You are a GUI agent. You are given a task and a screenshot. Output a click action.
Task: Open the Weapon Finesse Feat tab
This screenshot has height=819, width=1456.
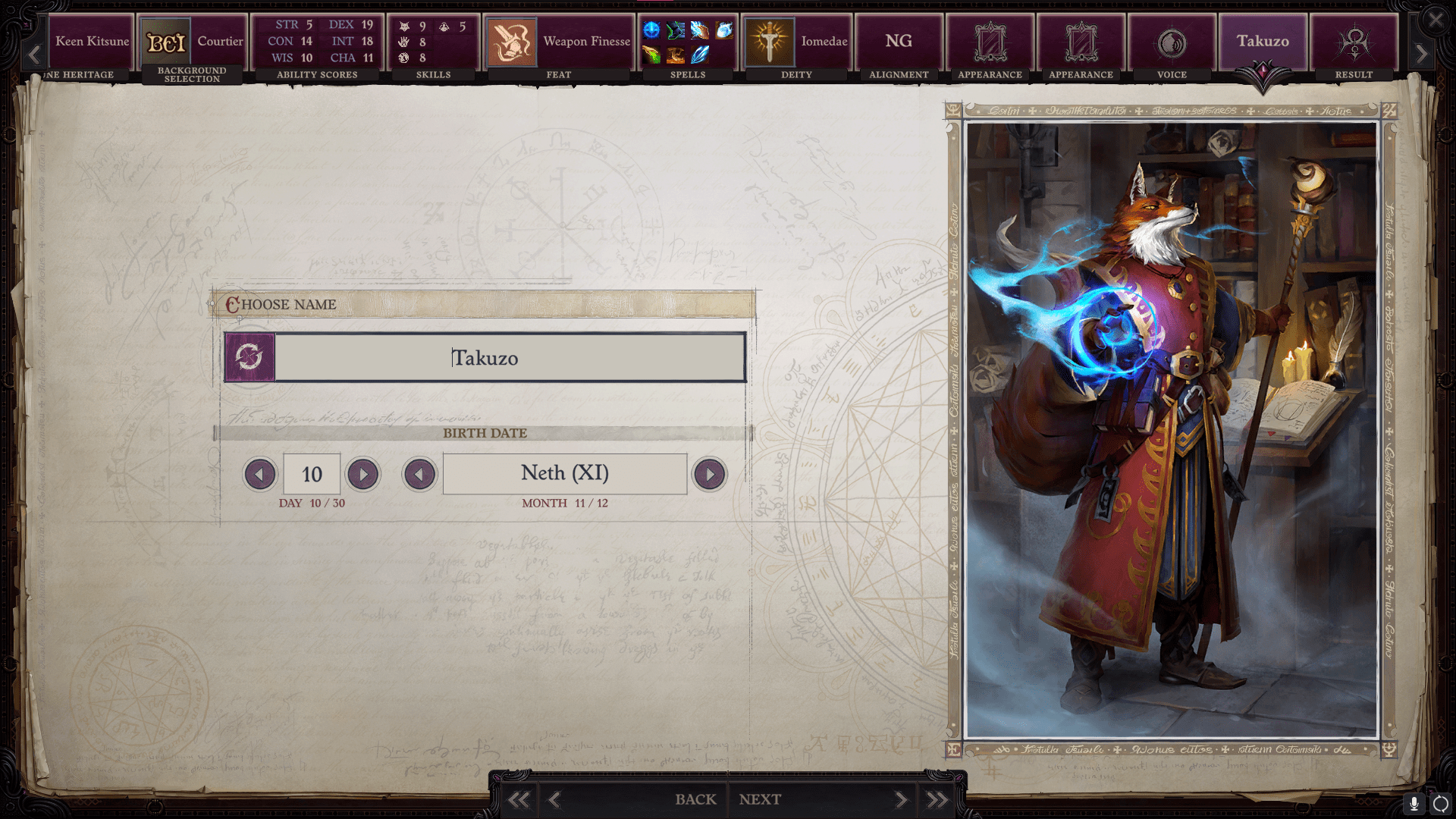coord(559,45)
